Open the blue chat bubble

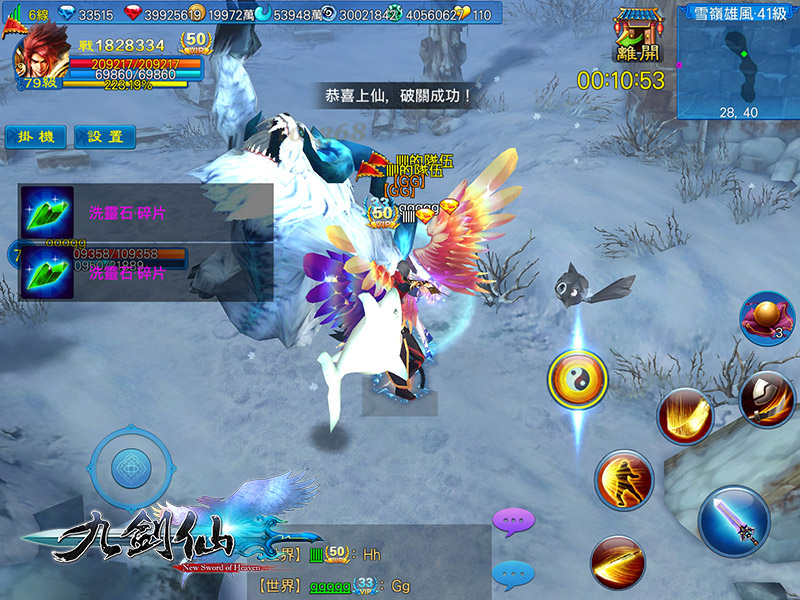click(514, 574)
